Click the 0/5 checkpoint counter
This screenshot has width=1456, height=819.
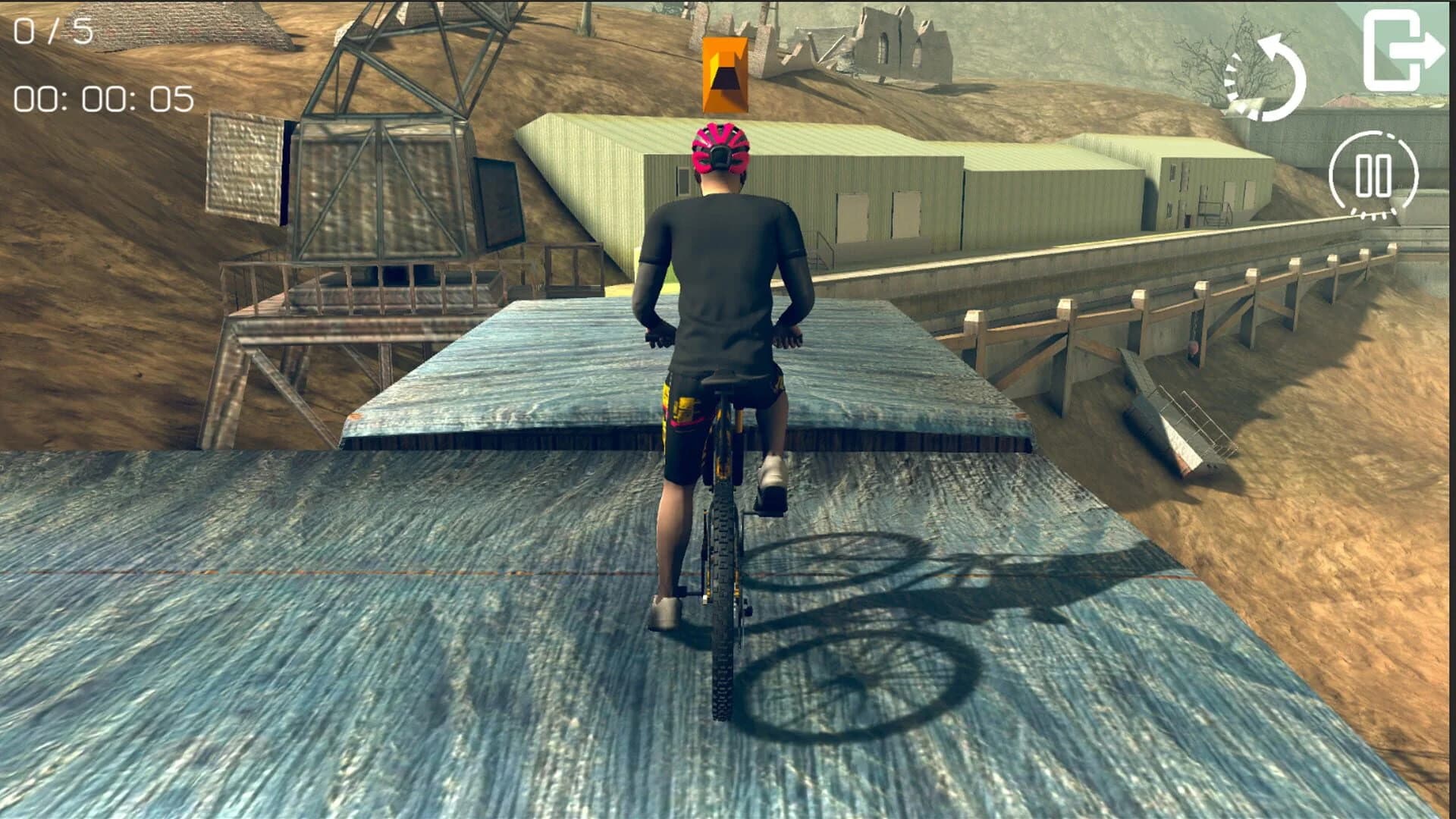coord(53,32)
